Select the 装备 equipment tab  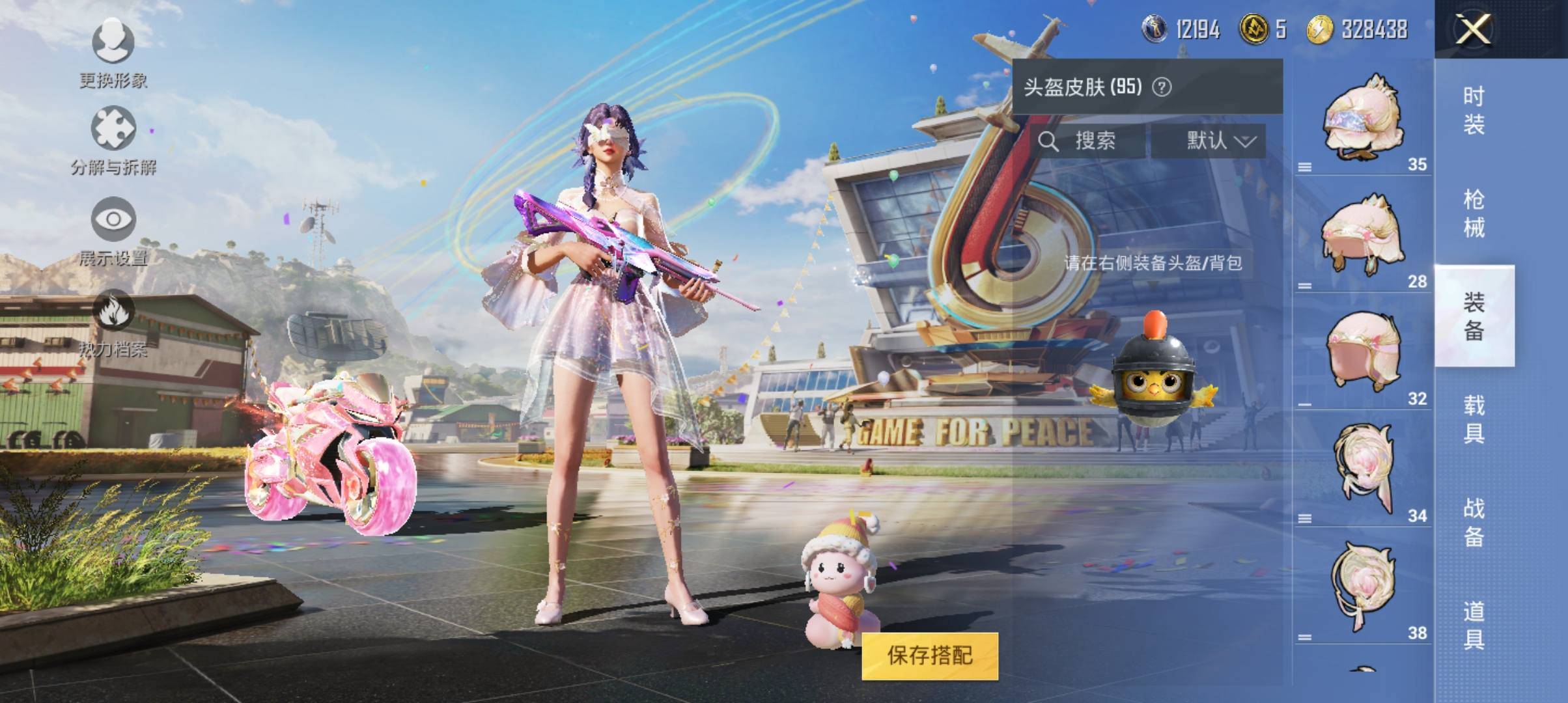click(1474, 316)
